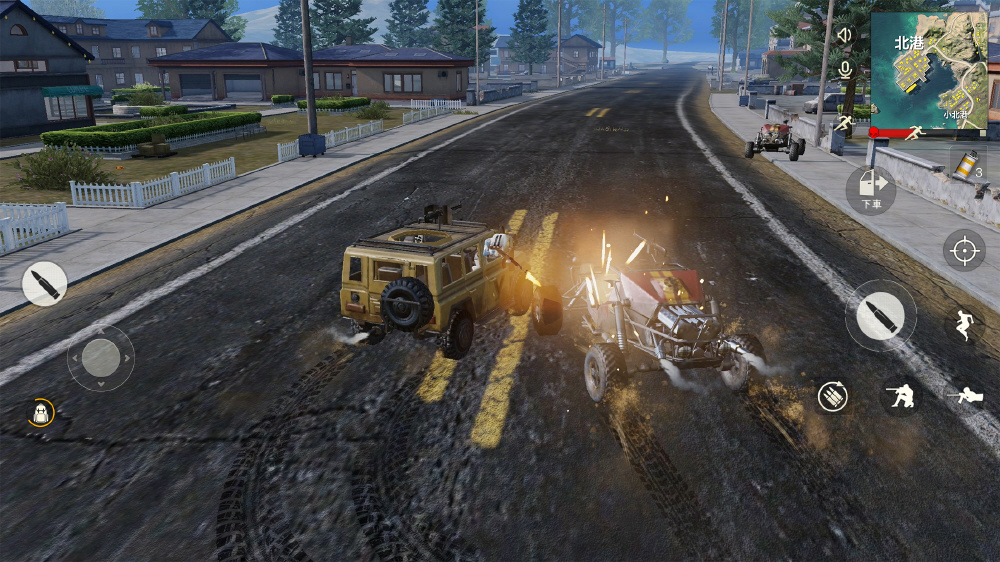Reload with the ammo rounds icon
The width and height of the screenshot is (1000, 562).
832,396
